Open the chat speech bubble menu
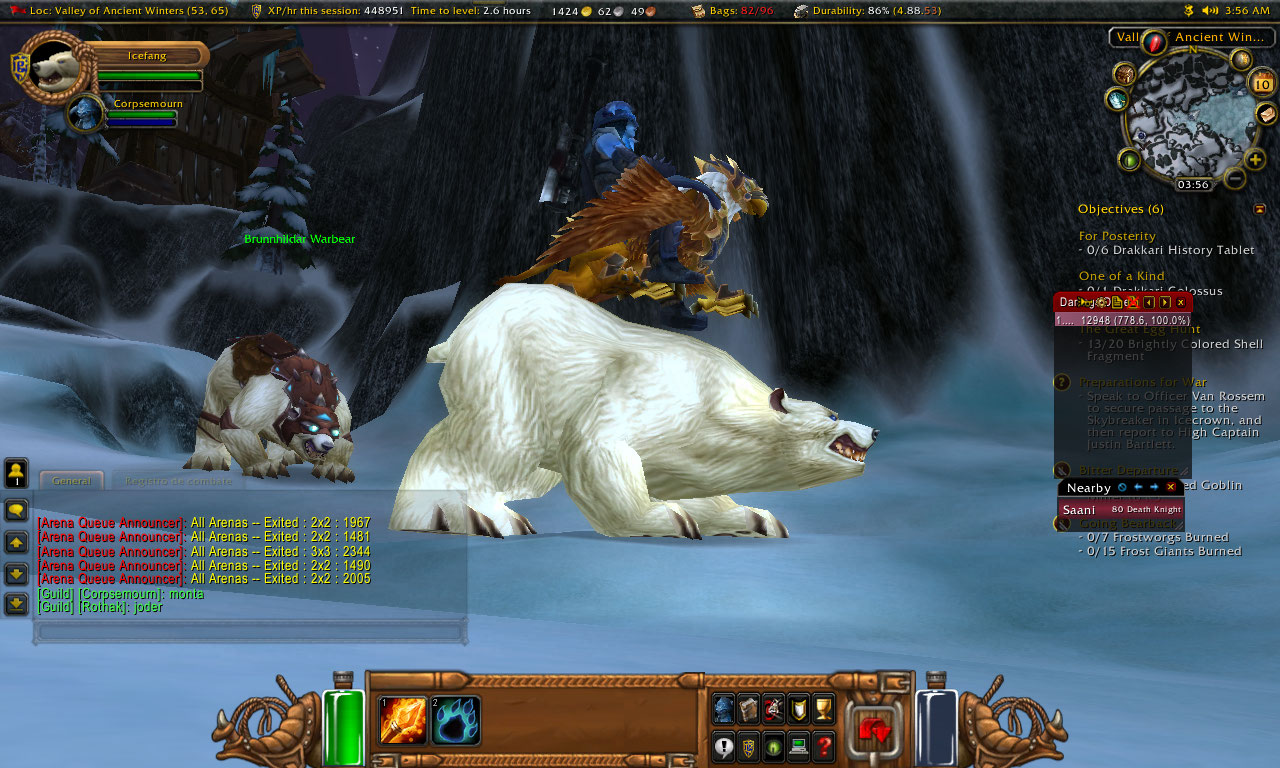The image size is (1280, 768). [x=16, y=510]
